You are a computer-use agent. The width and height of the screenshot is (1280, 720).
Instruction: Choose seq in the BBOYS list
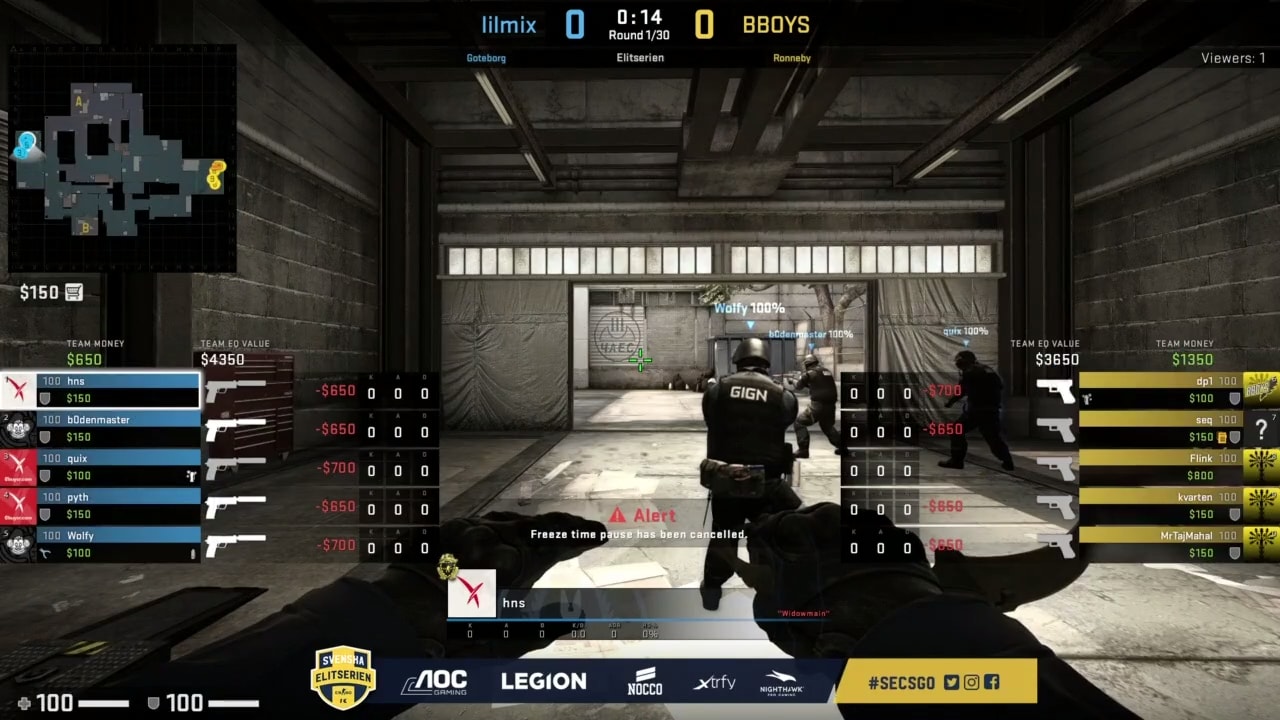coord(1160,429)
